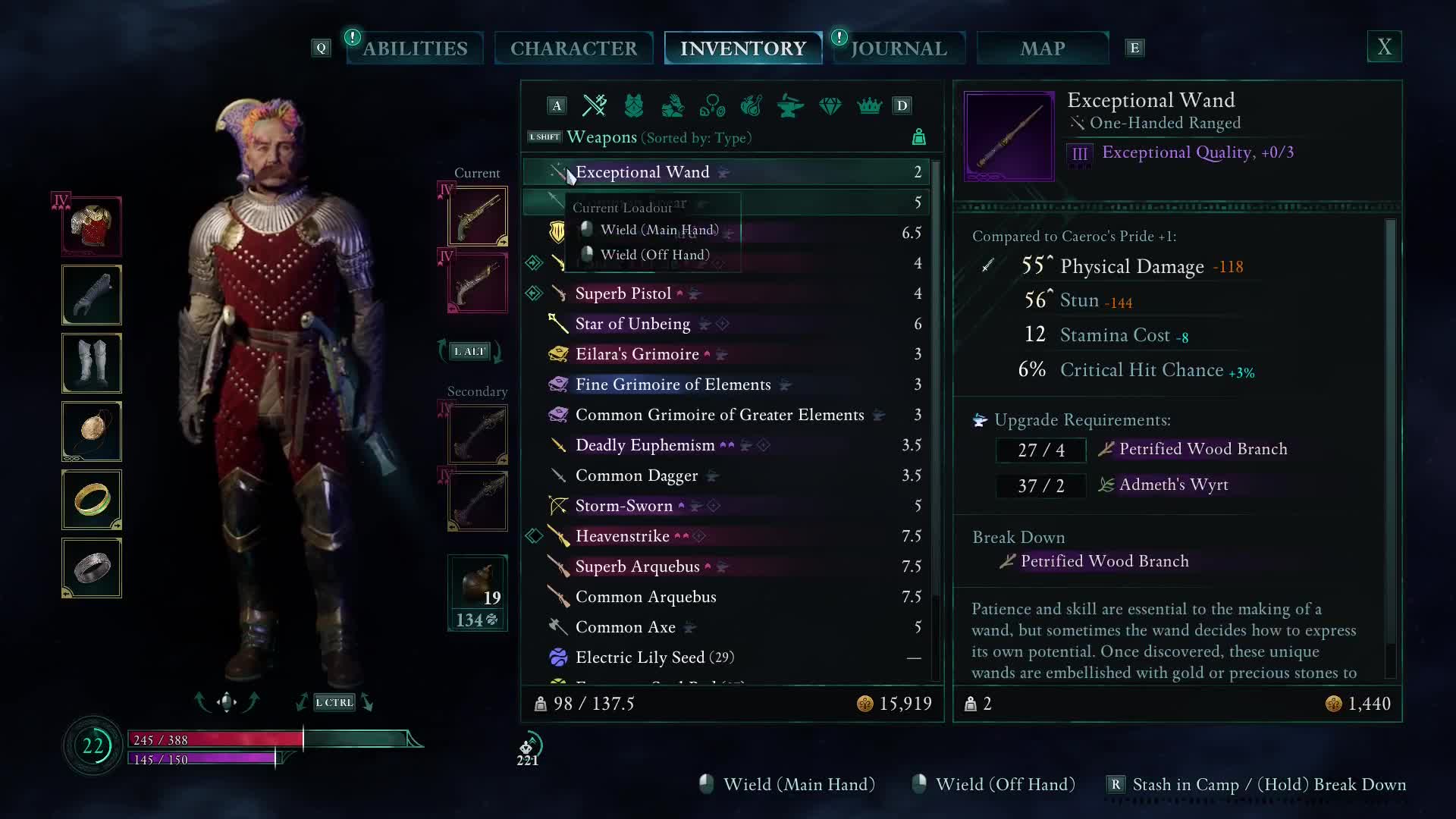Go to the Journal tab

click(x=899, y=49)
